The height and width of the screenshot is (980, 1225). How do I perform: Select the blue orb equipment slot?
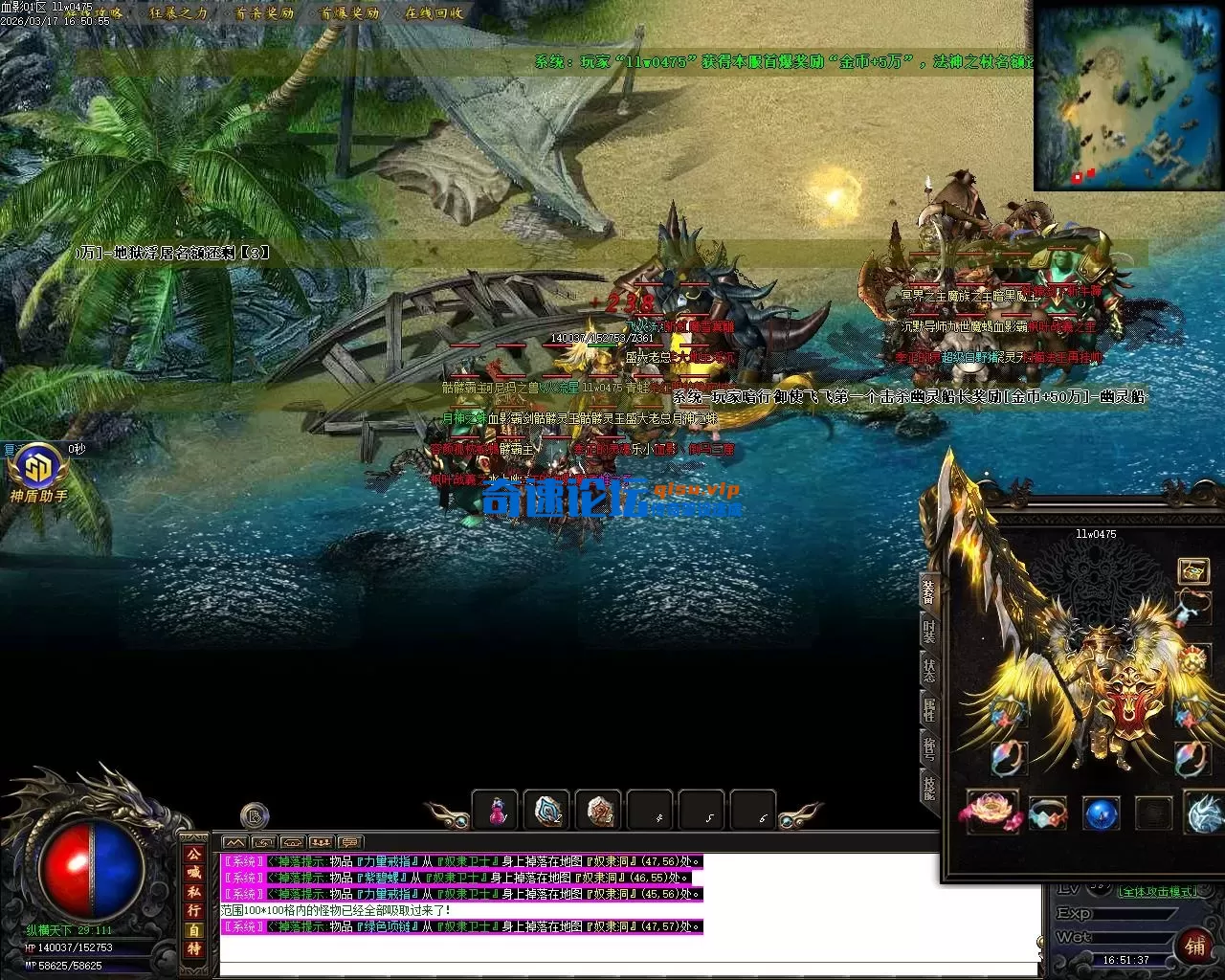point(1101,813)
